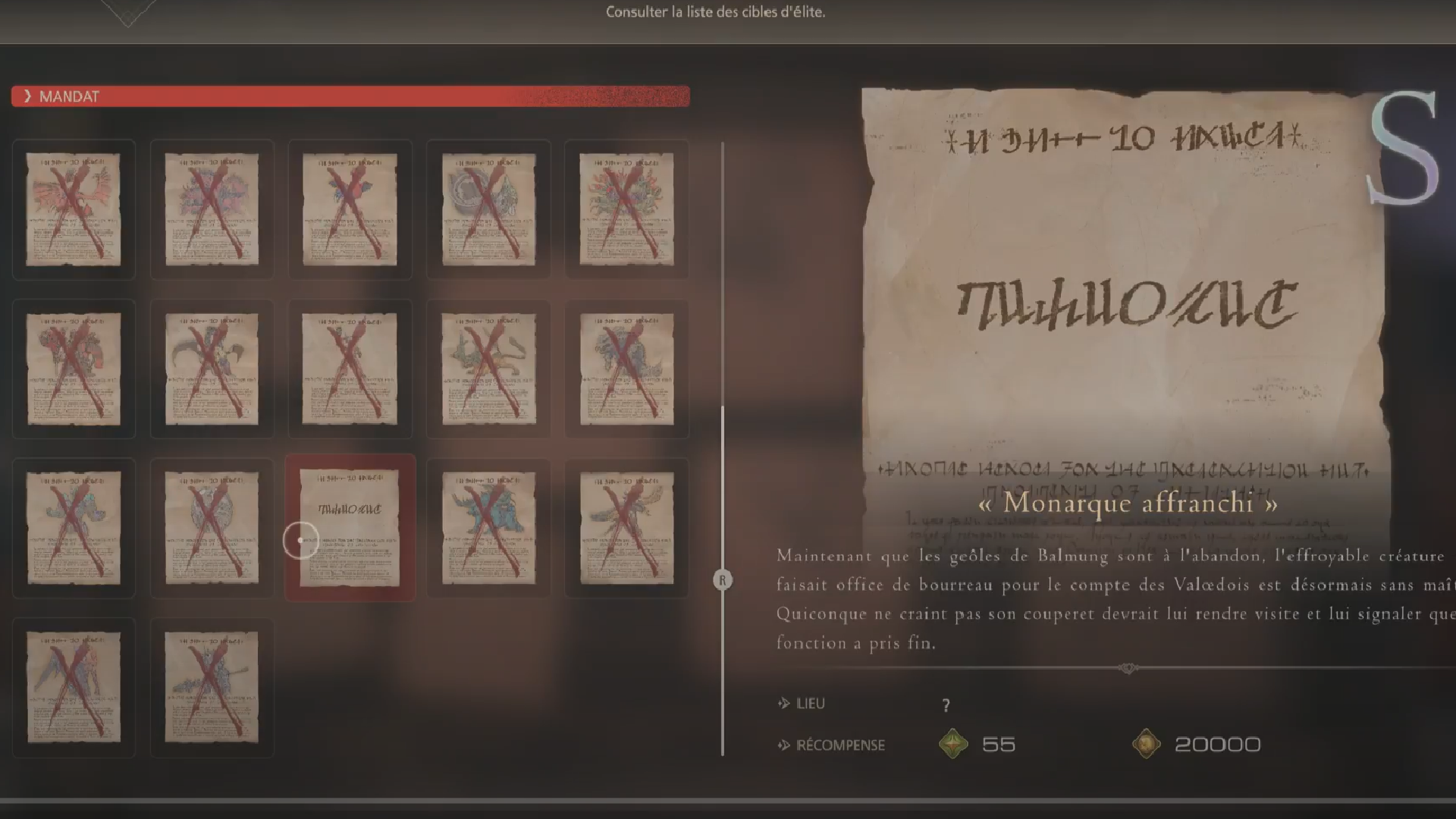Open the crossed-out top-left hunt bill
The height and width of the screenshot is (819, 1456).
point(74,210)
